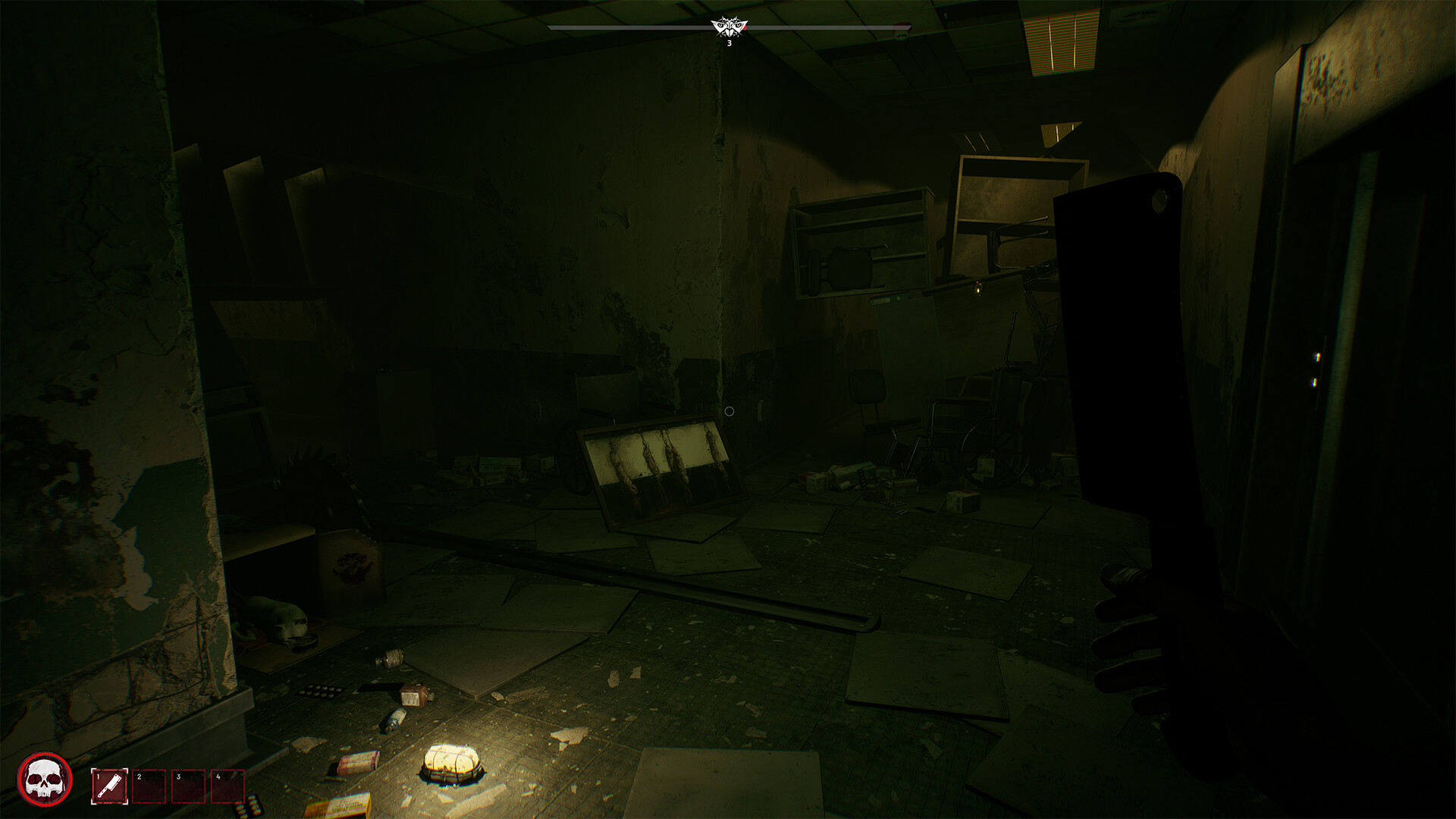Click the number 3 counter below the owl icon
The height and width of the screenshot is (819, 1456).
click(x=729, y=45)
